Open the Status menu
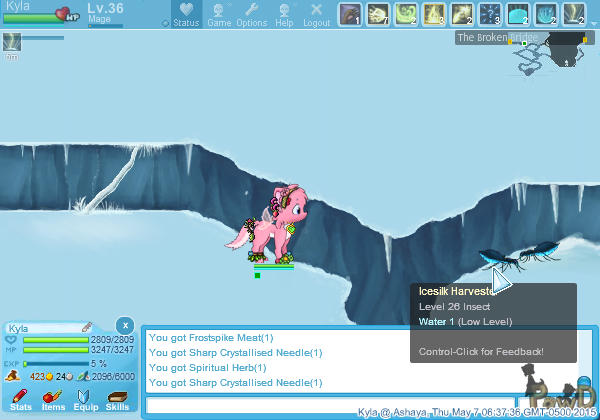 (185, 14)
